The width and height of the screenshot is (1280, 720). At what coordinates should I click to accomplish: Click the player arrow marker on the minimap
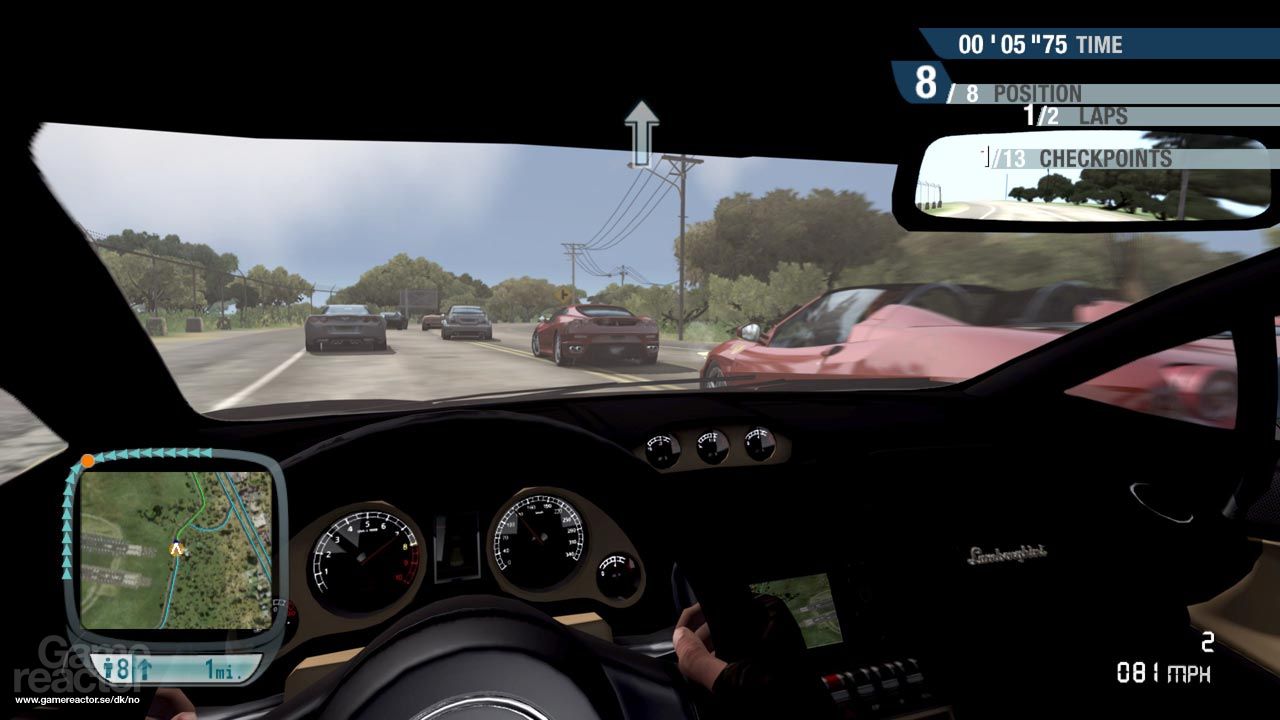tap(177, 548)
